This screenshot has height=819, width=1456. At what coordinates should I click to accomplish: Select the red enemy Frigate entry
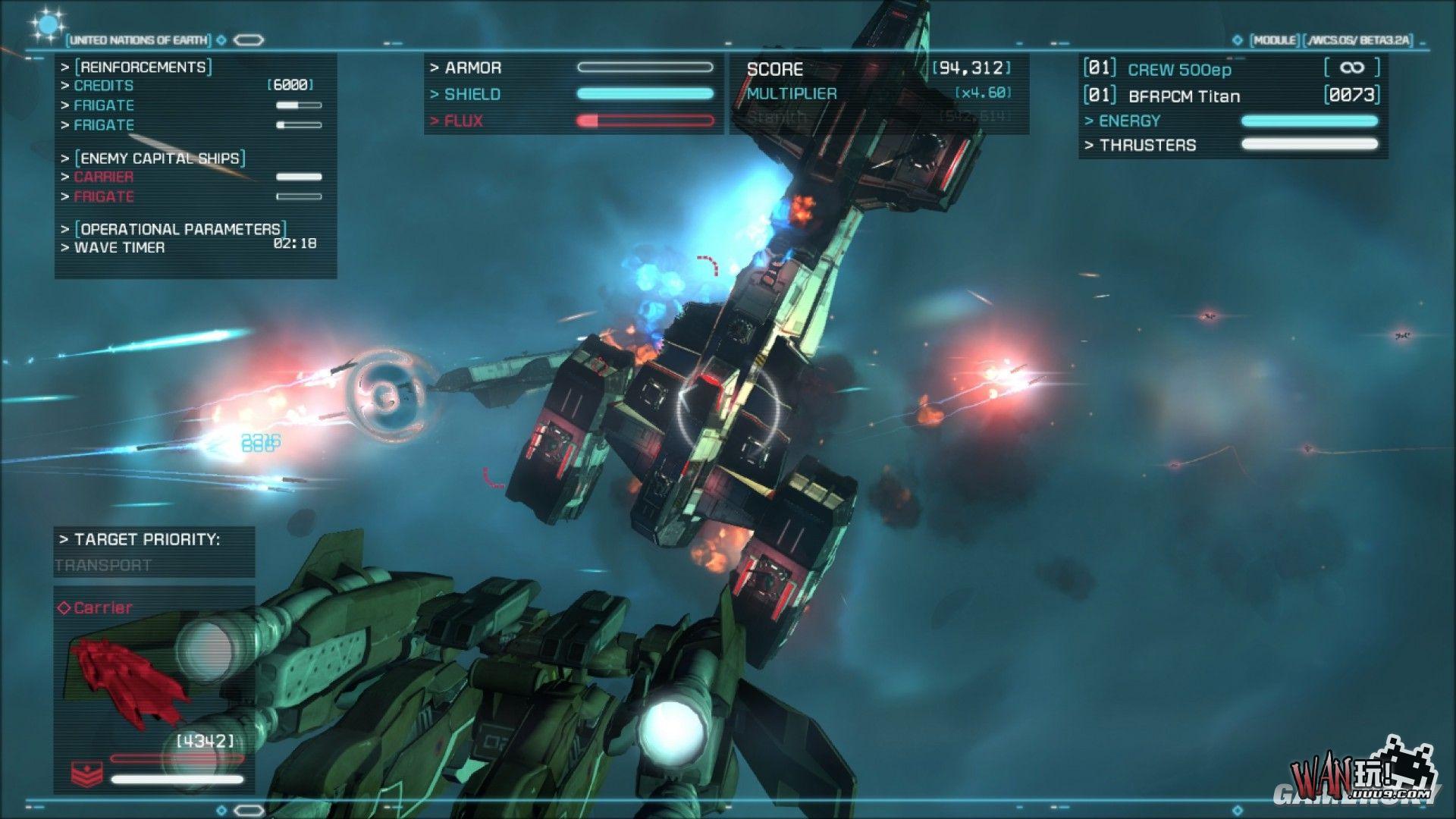coord(104,196)
